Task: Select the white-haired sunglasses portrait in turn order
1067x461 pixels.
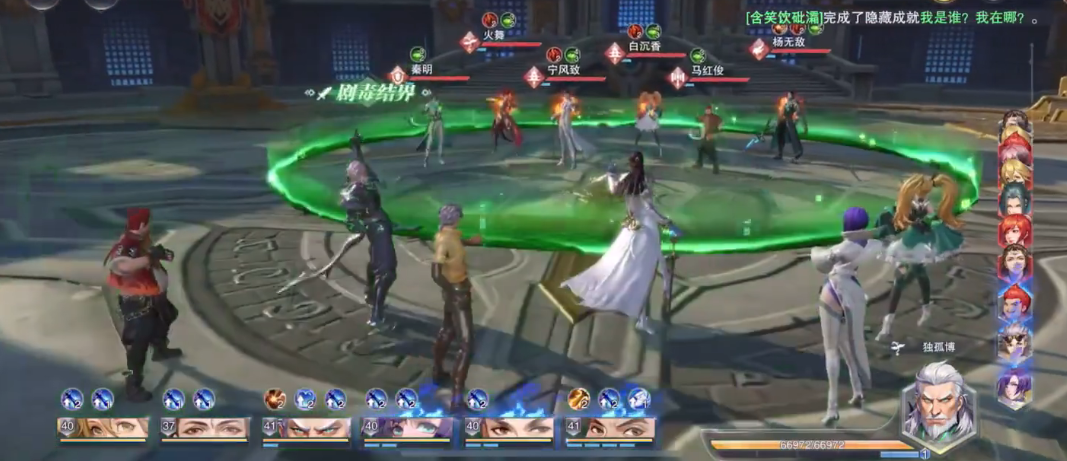Action: [1013, 342]
